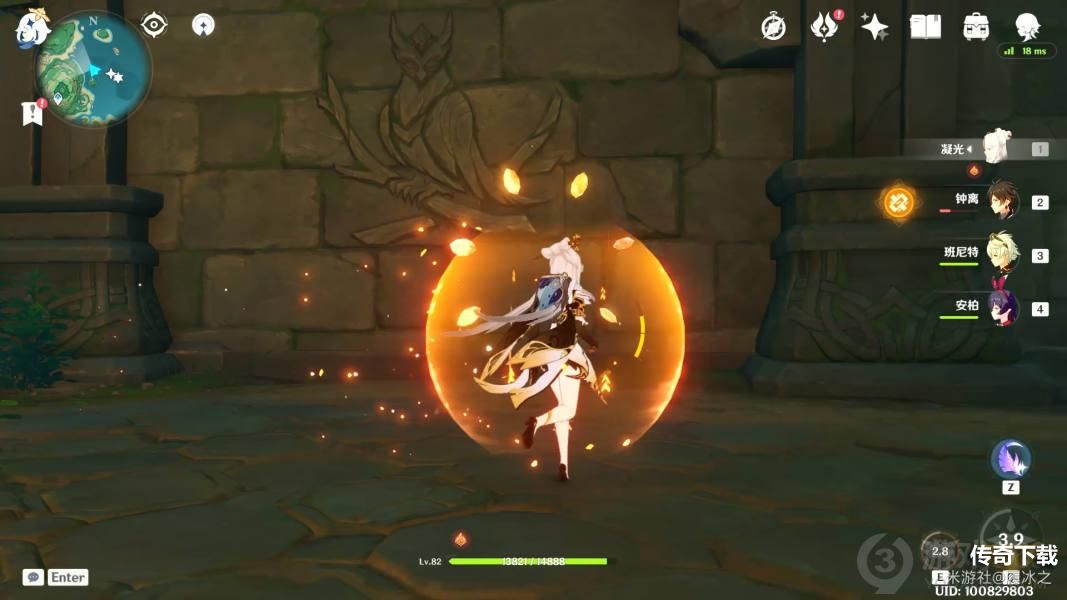
Task: Click the orange Geo shield icon beside 钟离
Action: pyautogui.click(x=897, y=204)
